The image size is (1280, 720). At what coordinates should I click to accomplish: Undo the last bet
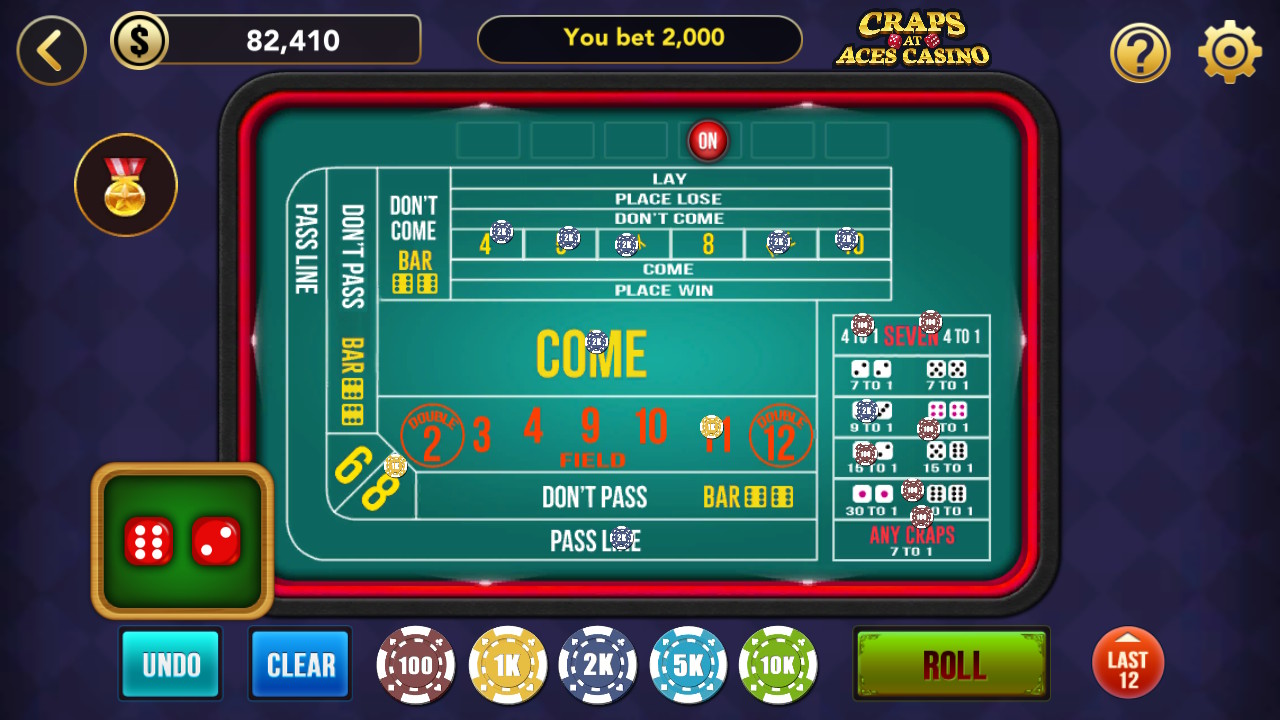point(170,663)
